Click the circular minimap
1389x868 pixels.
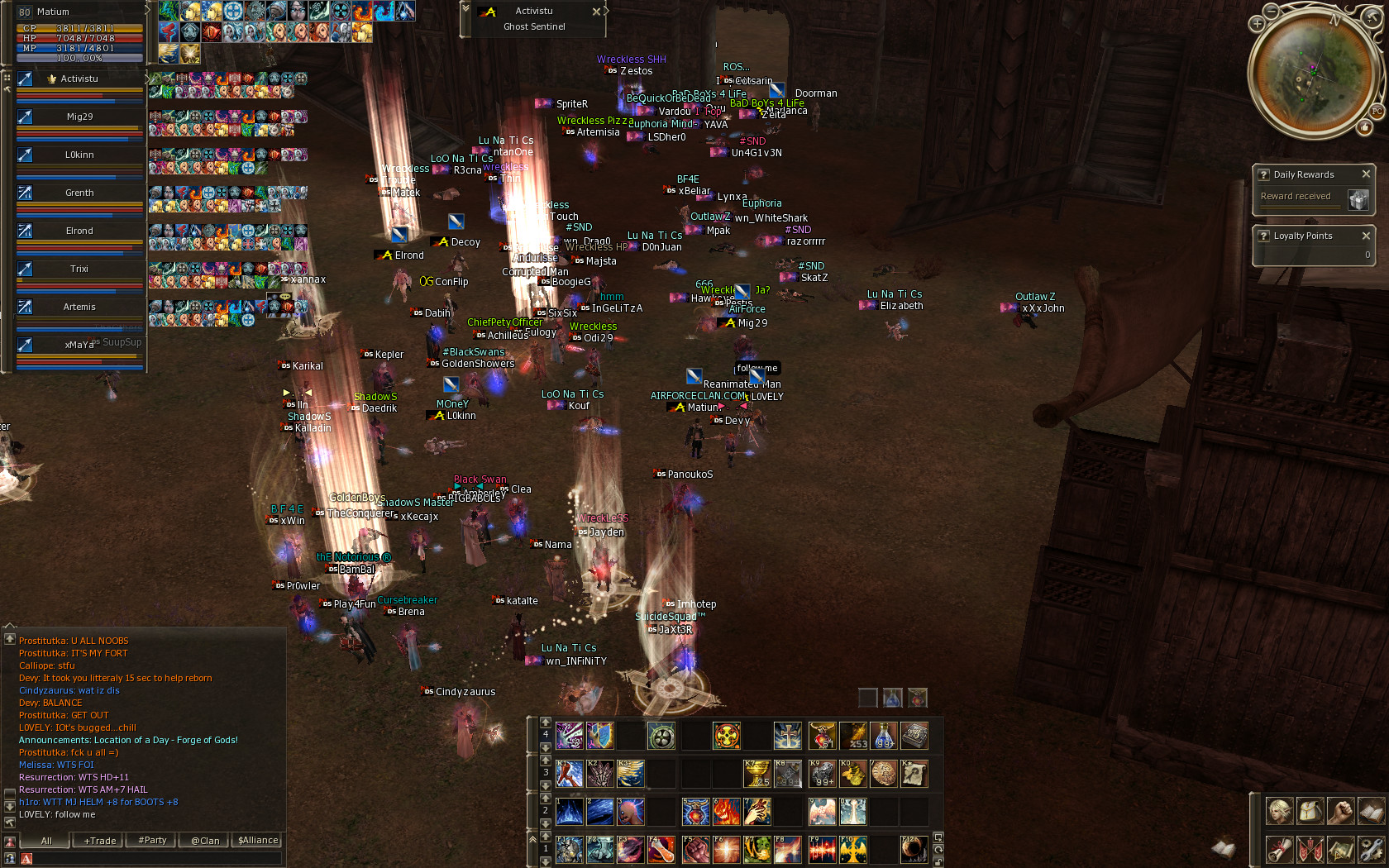[1312, 72]
